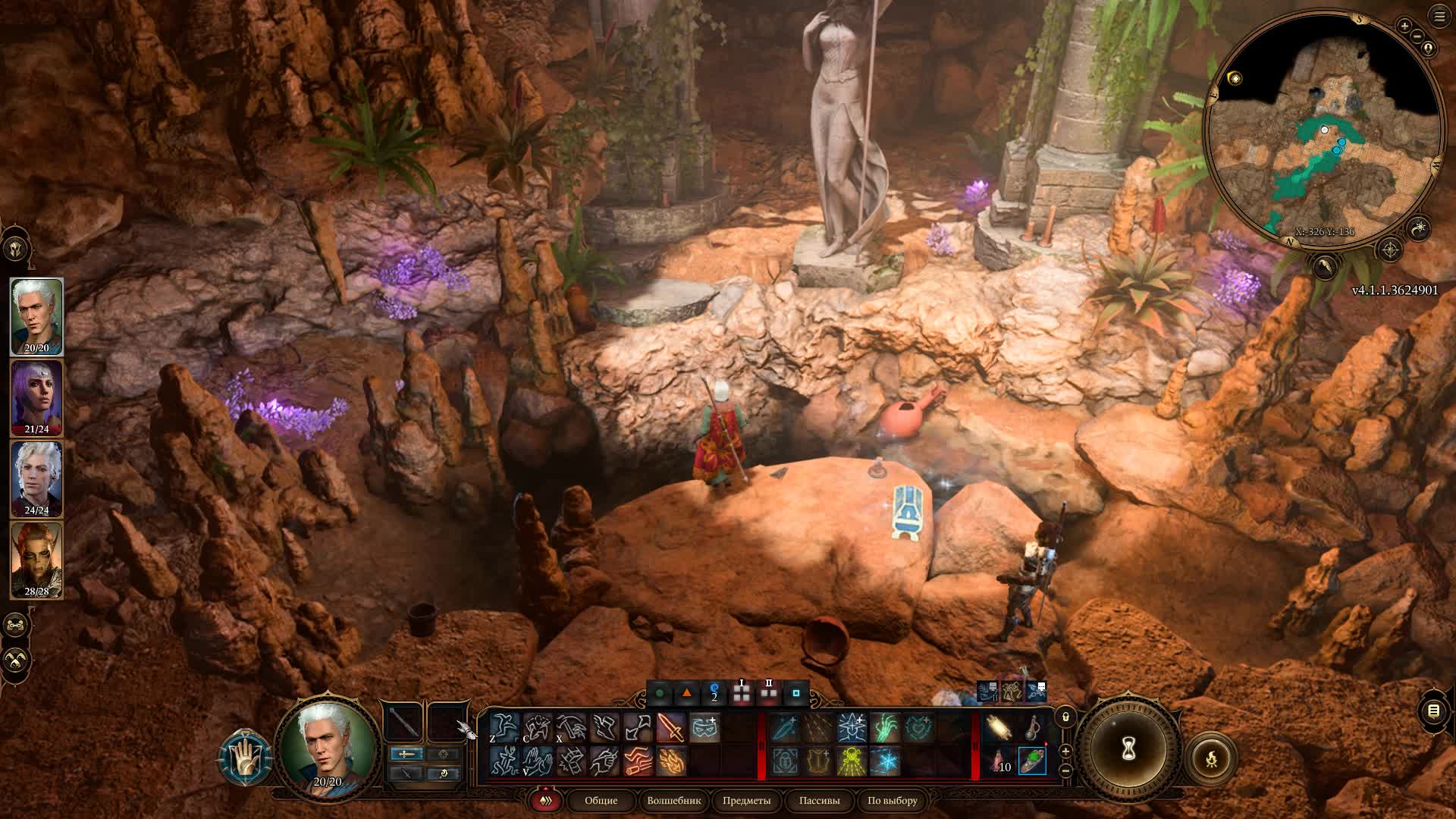The height and width of the screenshot is (819, 1456).
Task: Switch to the Общие hotbar tab
Action: pos(601,800)
